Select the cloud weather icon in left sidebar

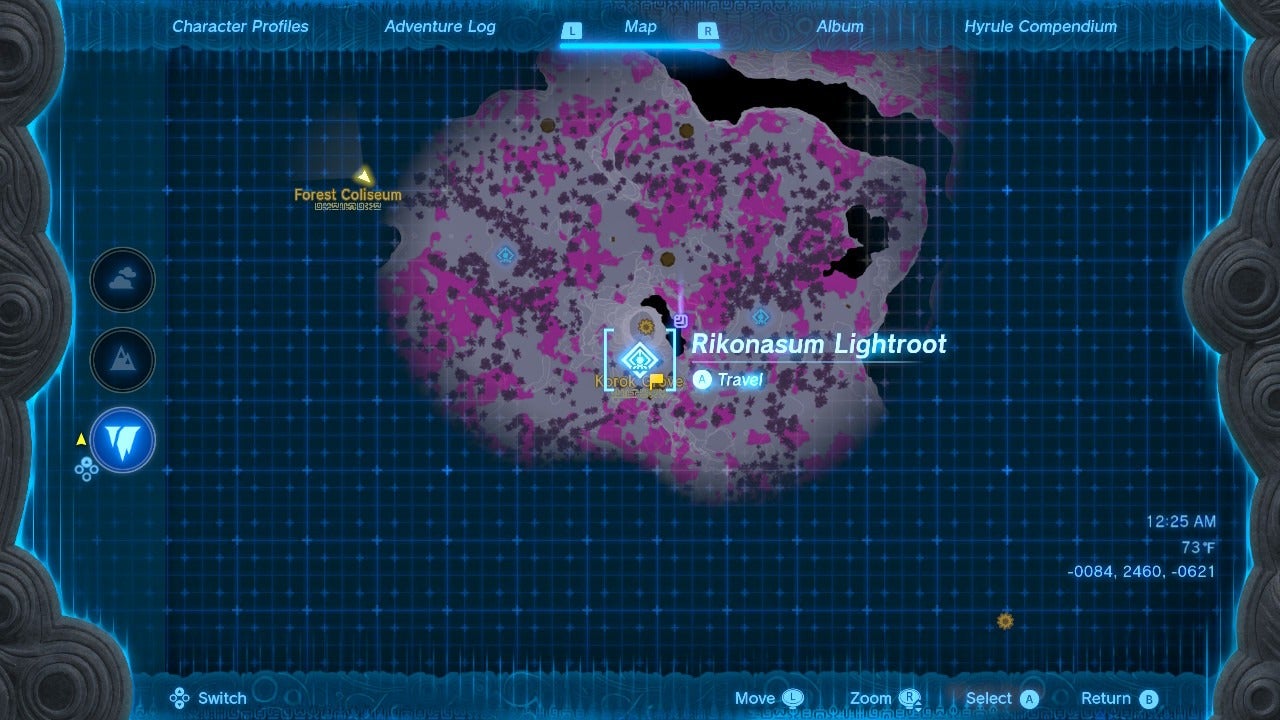coord(122,281)
